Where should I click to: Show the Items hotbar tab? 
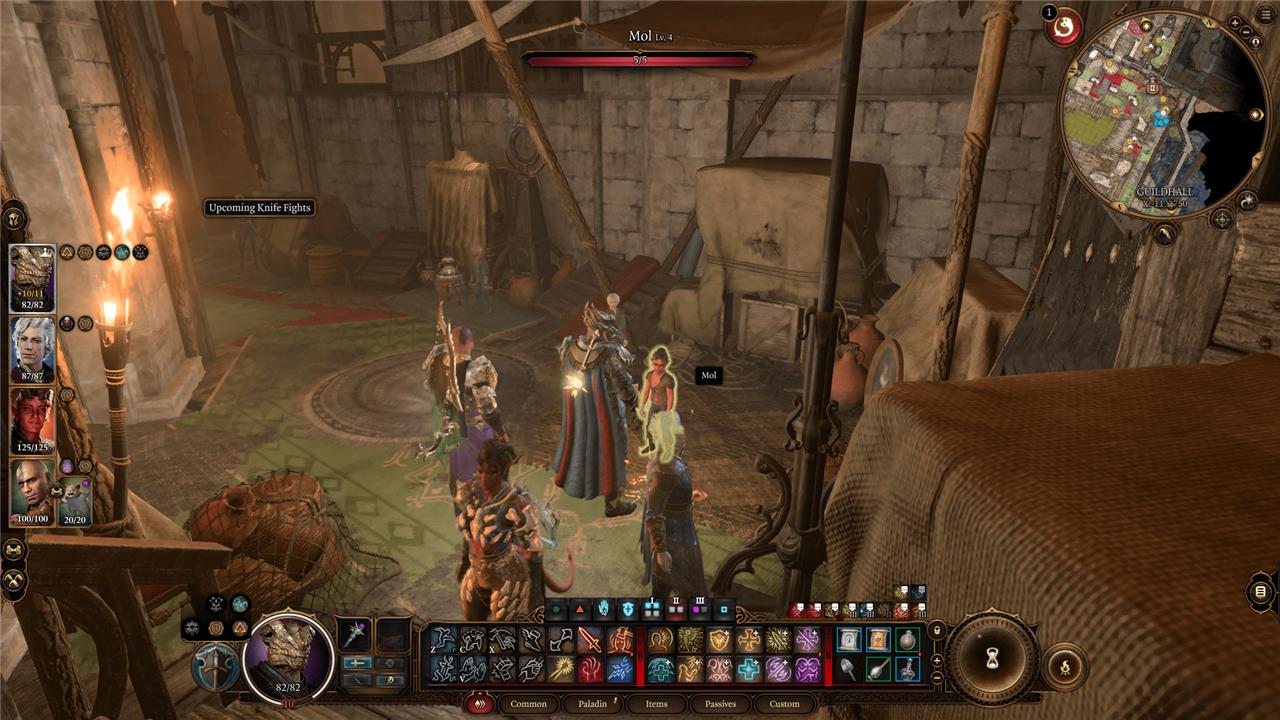coord(656,704)
